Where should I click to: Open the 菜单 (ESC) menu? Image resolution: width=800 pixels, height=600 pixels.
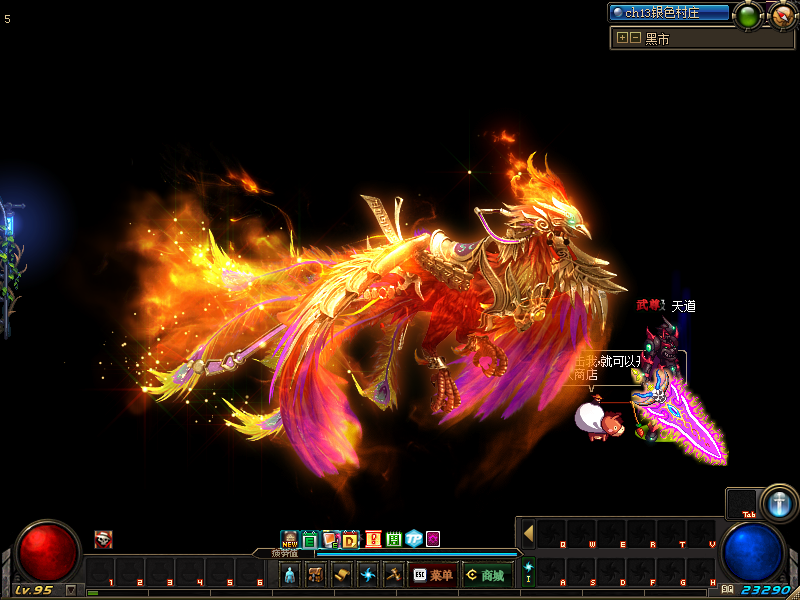click(433, 575)
